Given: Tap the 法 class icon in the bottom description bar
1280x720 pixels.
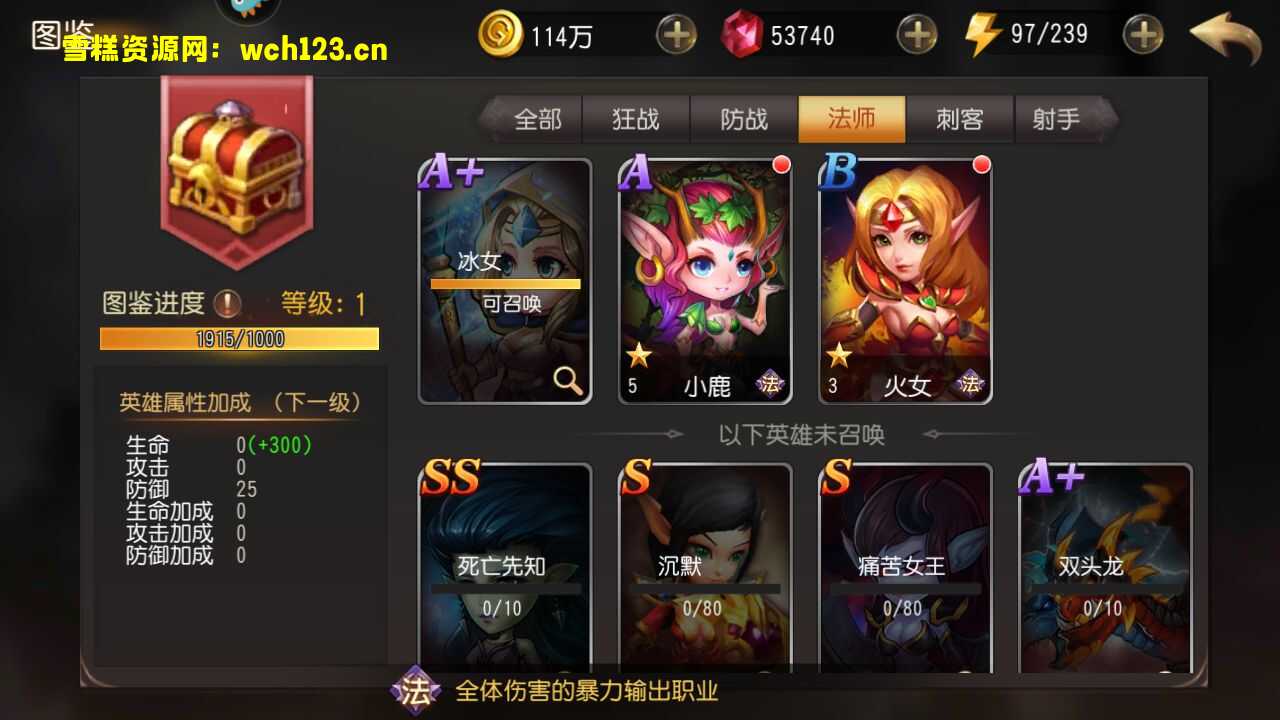Looking at the screenshot, I should coord(418,690).
